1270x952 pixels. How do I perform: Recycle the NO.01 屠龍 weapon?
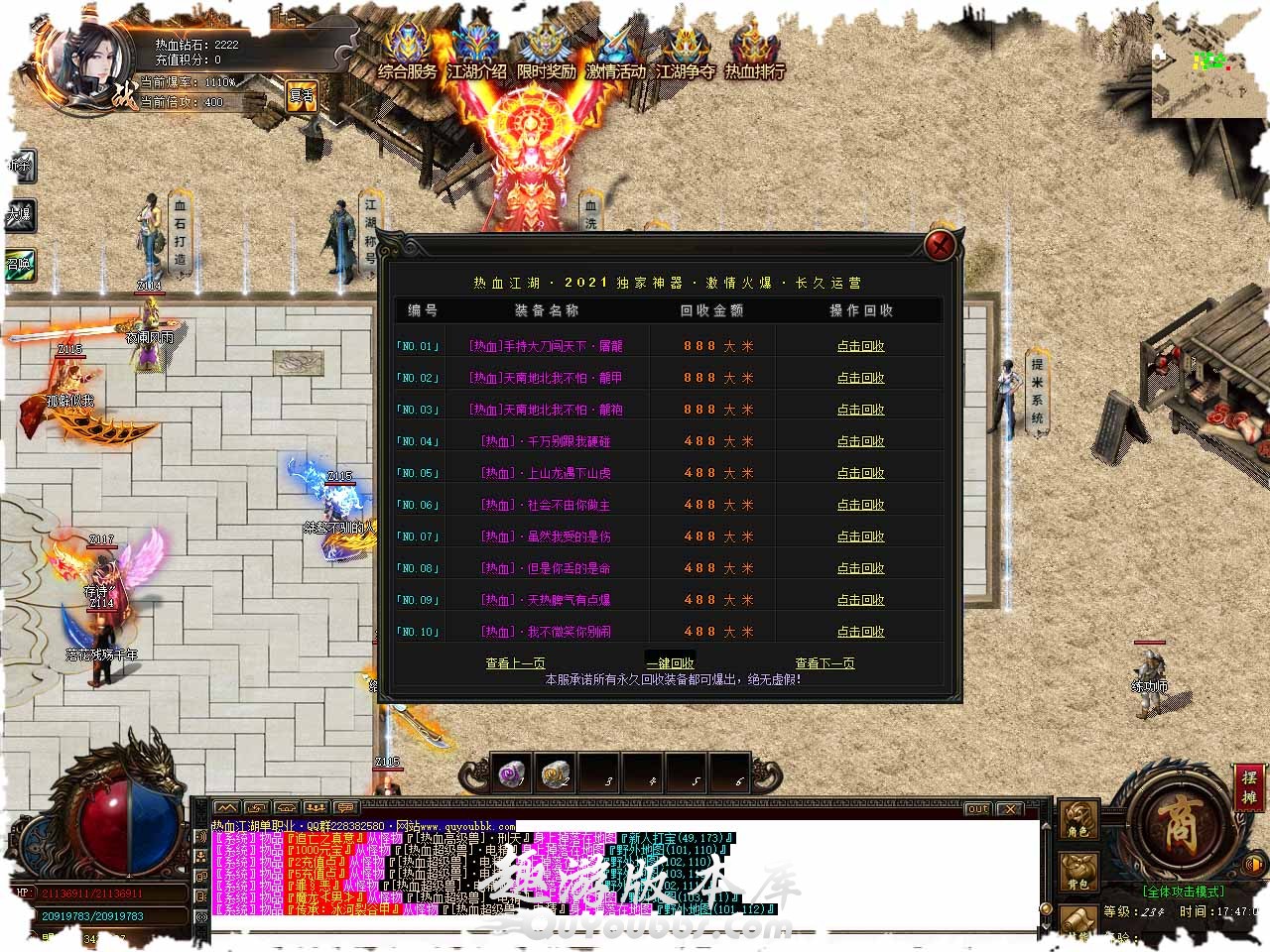point(860,346)
